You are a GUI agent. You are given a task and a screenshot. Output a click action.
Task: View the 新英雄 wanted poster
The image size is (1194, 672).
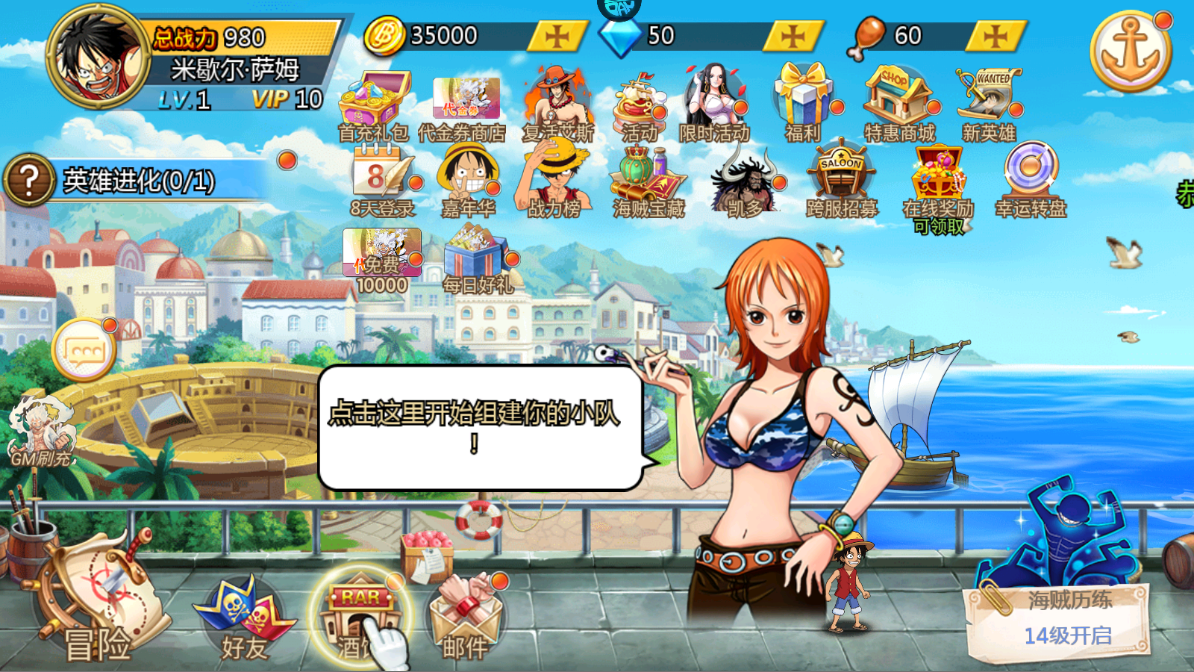pyautogui.click(x=988, y=100)
